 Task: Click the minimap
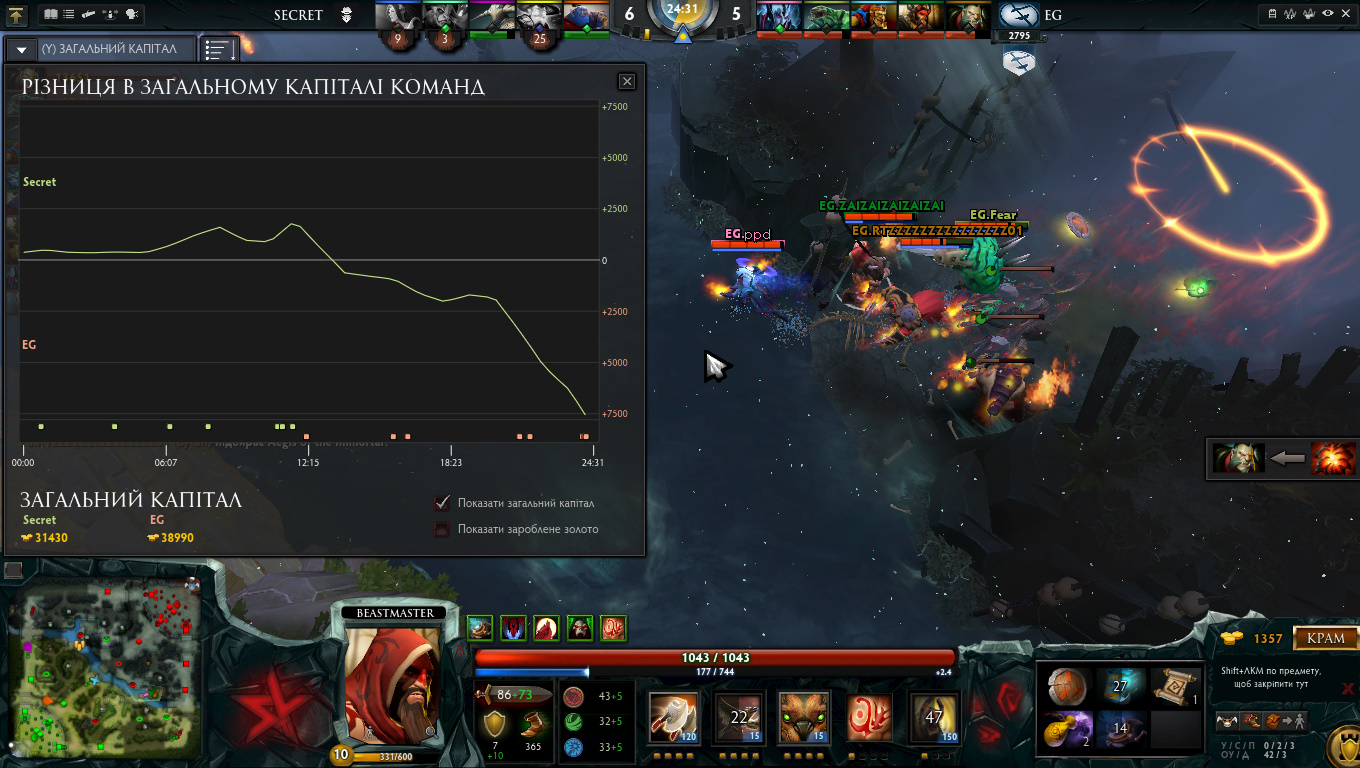pyautogui.click(x=108, y=671)
